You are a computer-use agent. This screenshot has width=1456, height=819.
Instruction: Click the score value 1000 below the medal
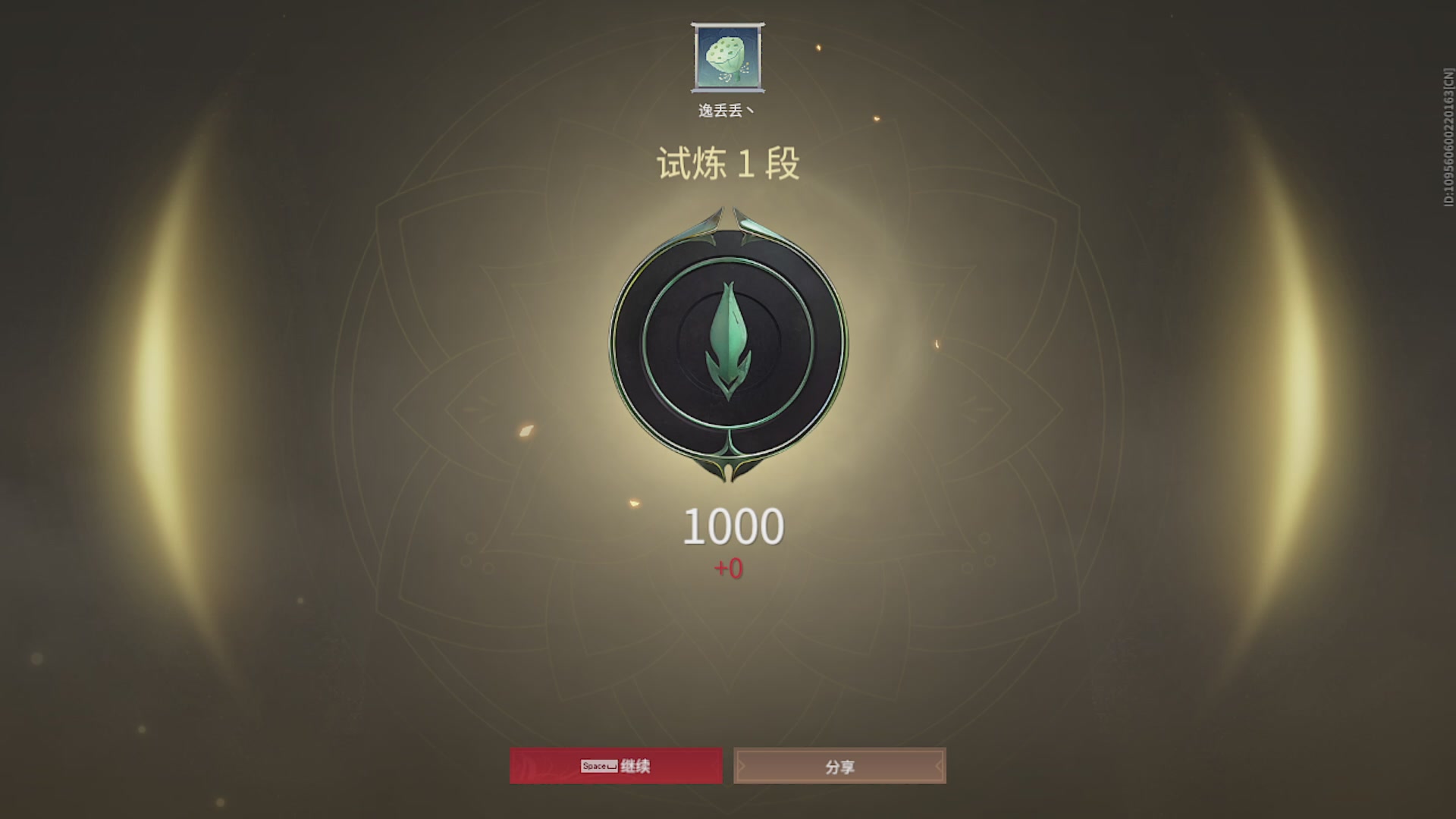733,526
